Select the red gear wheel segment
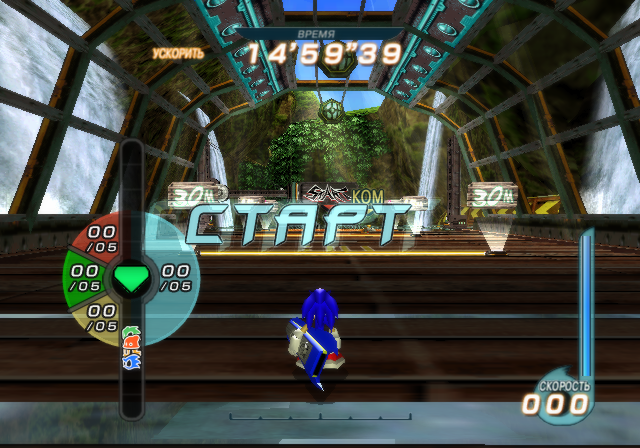Viewport: 640px width, 448px height. 99,236
